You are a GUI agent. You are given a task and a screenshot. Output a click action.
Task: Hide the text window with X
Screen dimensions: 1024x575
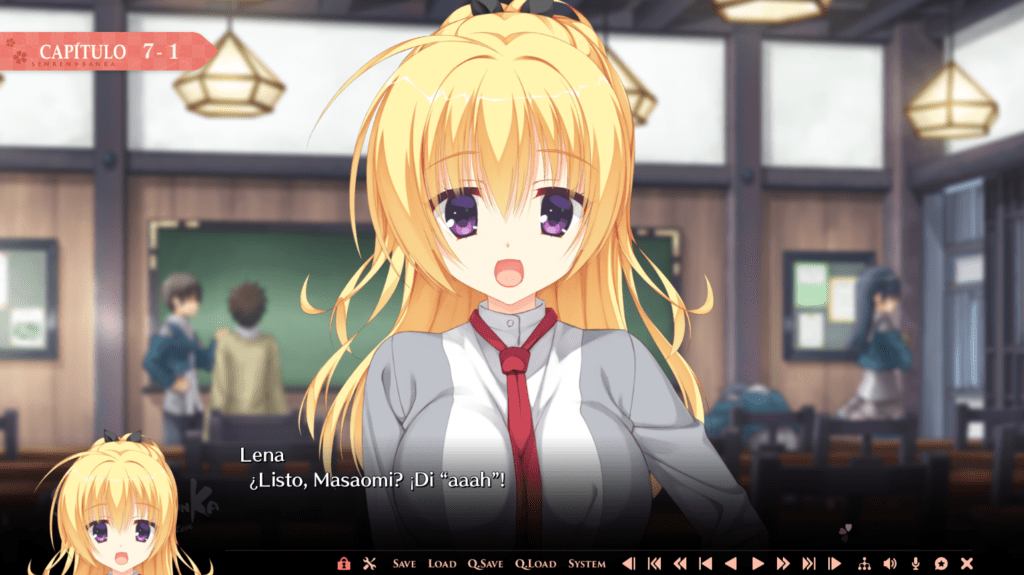point(967,564)
